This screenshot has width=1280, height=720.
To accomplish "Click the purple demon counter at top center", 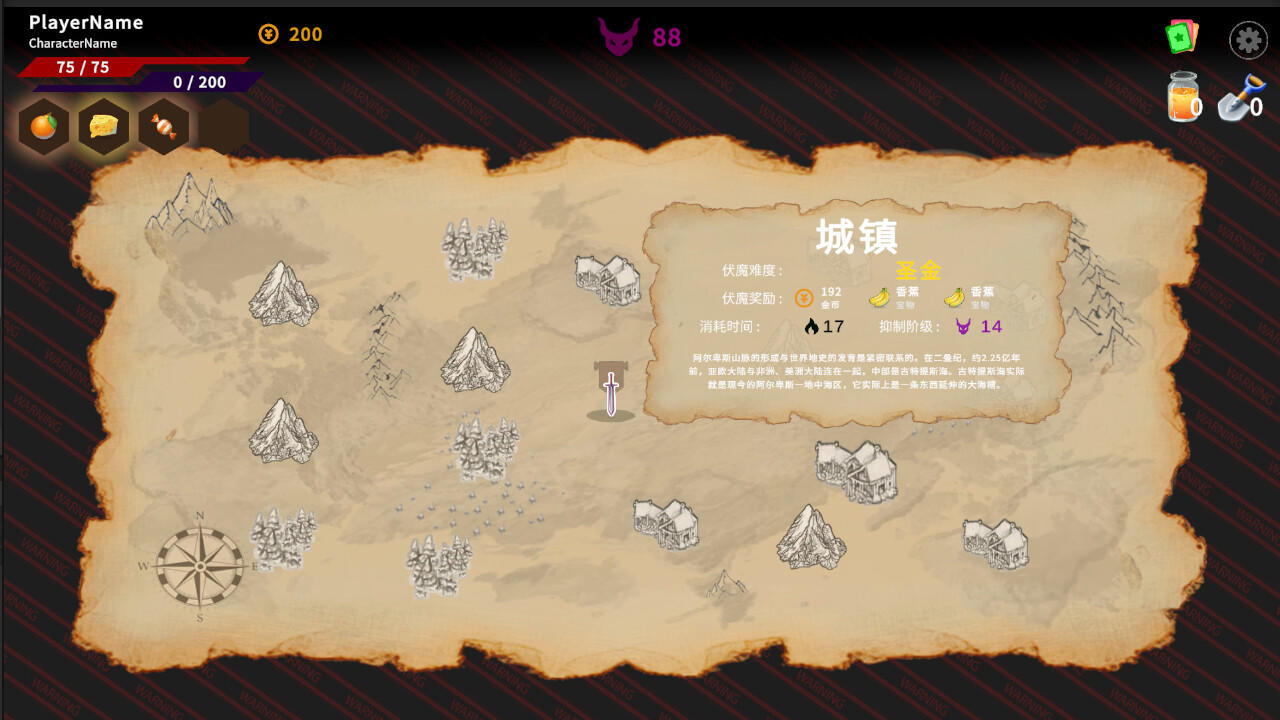I will [621, 36].
